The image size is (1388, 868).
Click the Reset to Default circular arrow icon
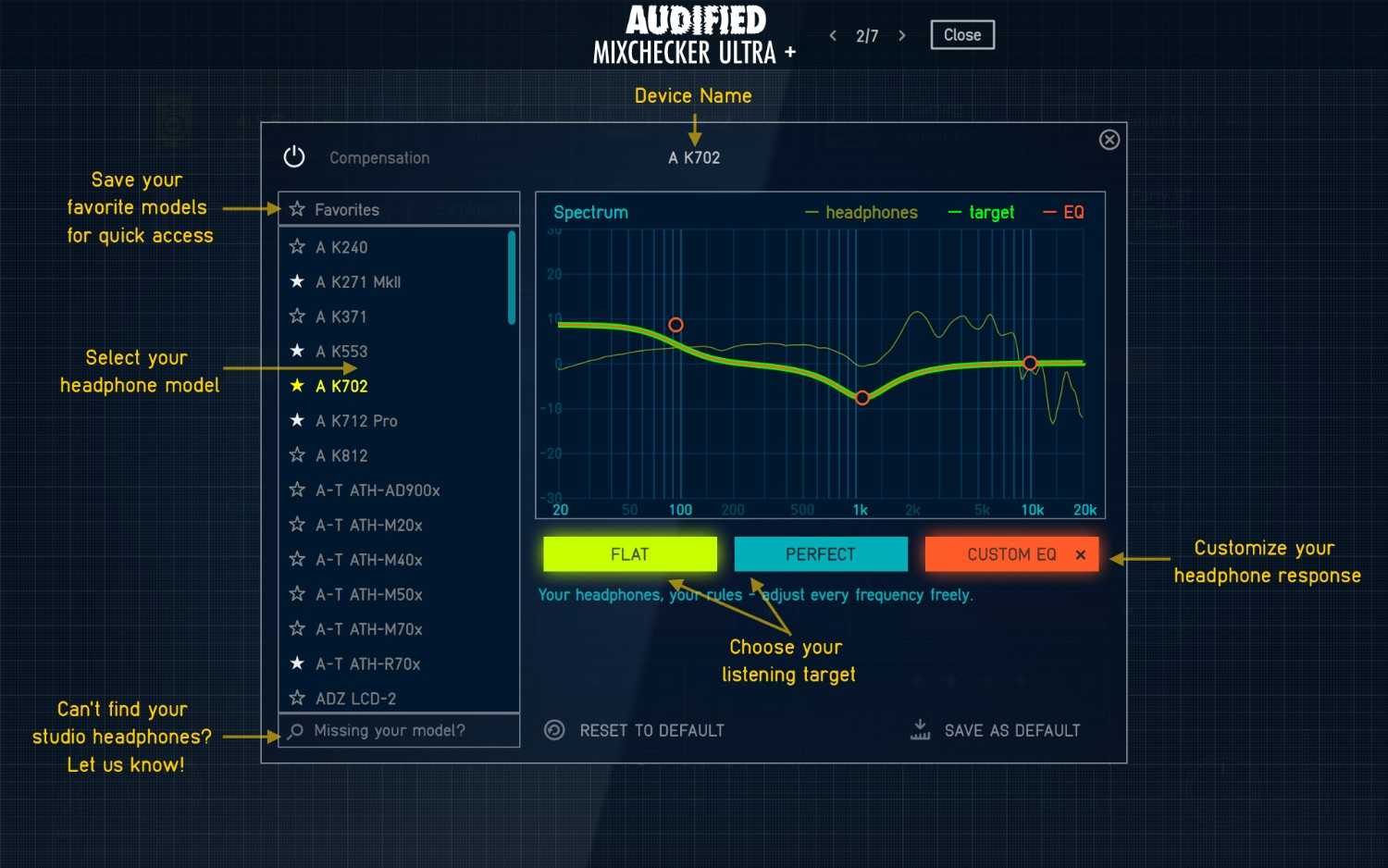coord(553,730)
